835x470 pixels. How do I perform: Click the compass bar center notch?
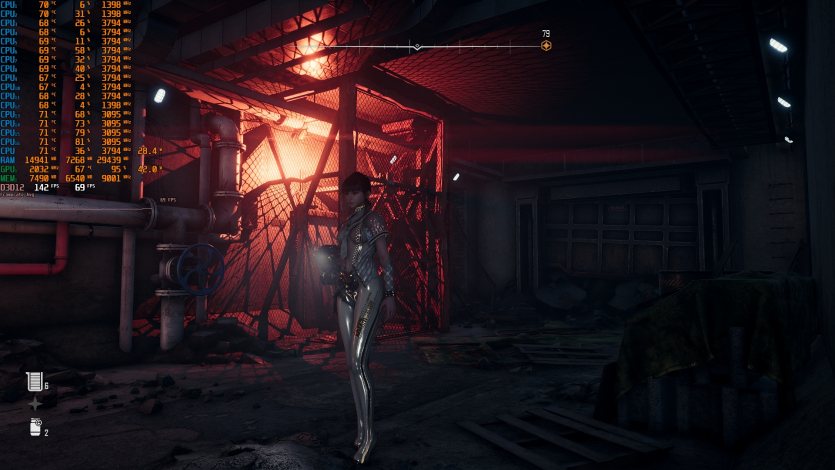(x=417, y=46)
